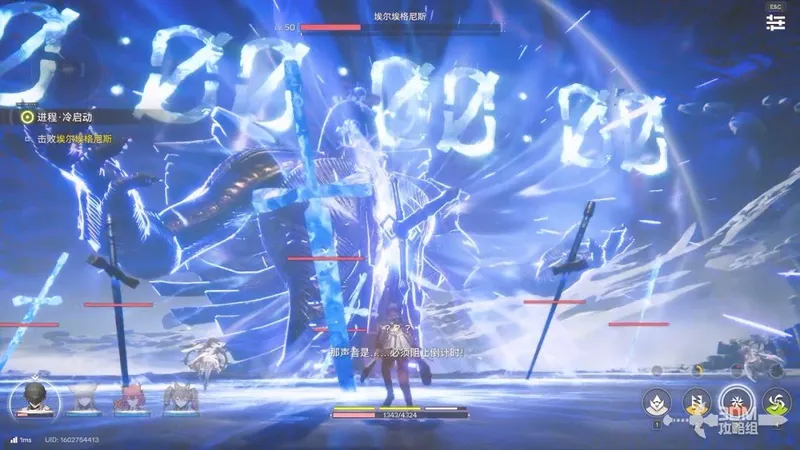Screen dimensions: 800x450
Task: Switch to the white-haired operator portrait
Action: [82, 399]
